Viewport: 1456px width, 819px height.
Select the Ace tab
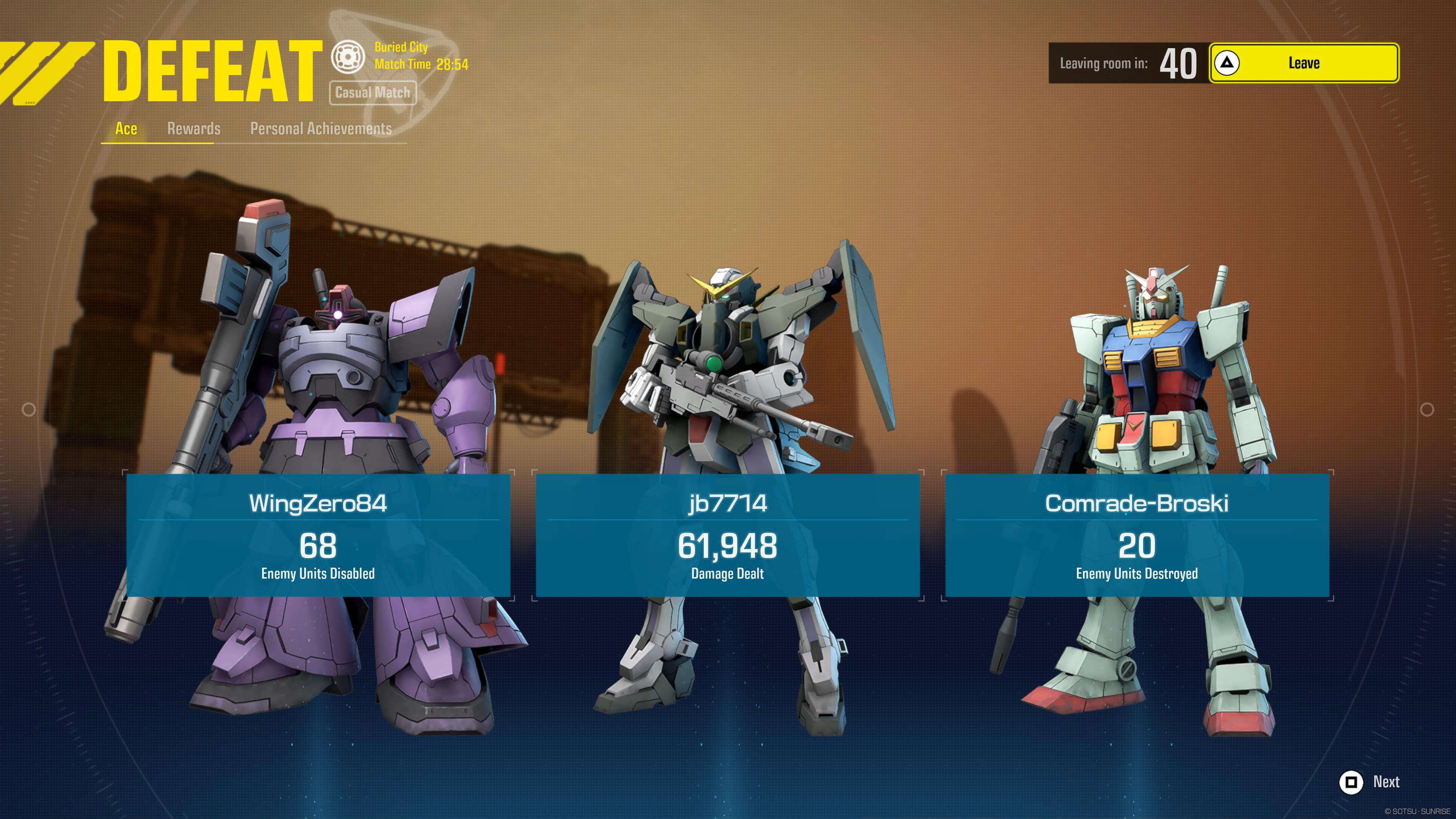[x=126, y=129]
